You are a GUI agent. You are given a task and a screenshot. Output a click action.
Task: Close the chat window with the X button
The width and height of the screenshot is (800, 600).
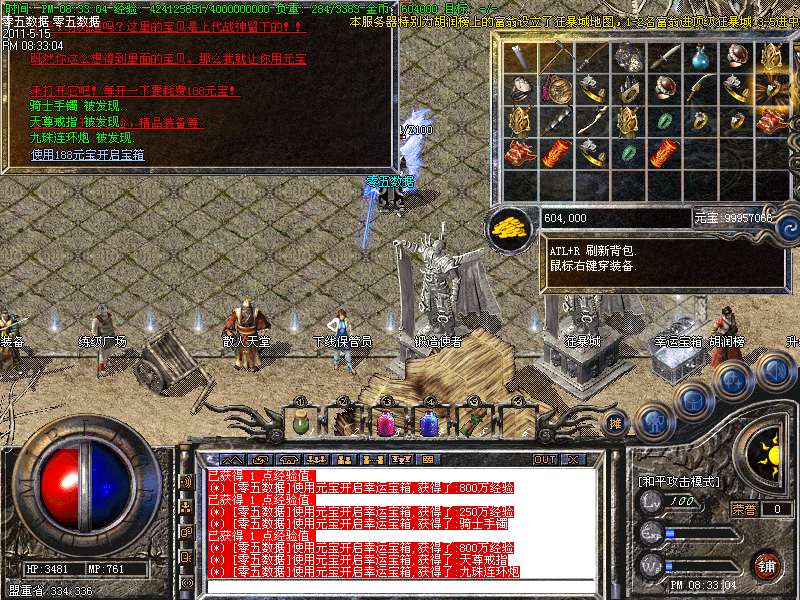pos(573,459)
